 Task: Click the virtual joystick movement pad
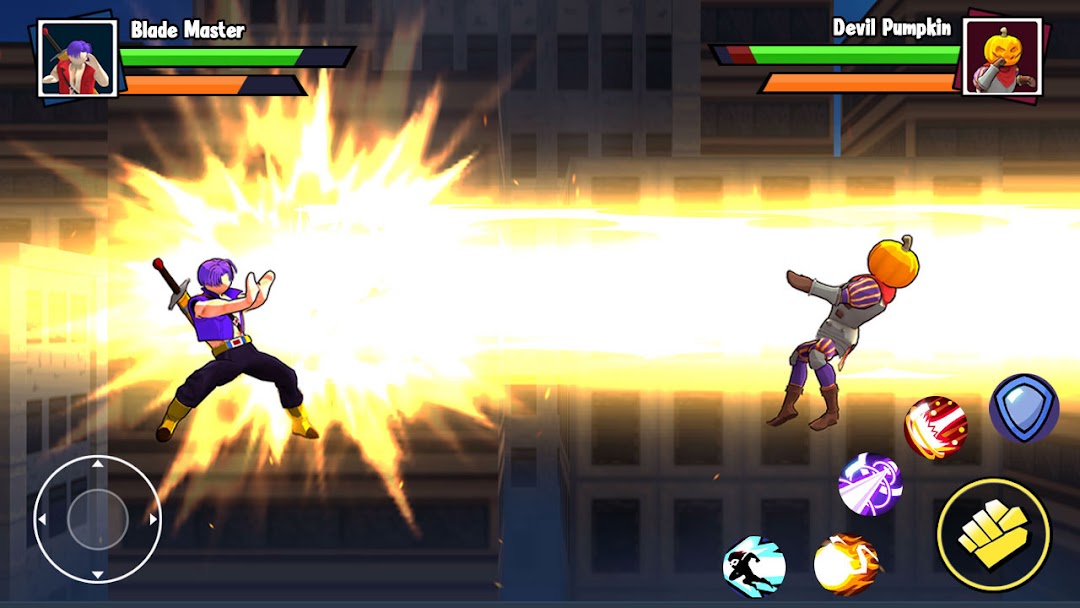(x=97, y=519)
